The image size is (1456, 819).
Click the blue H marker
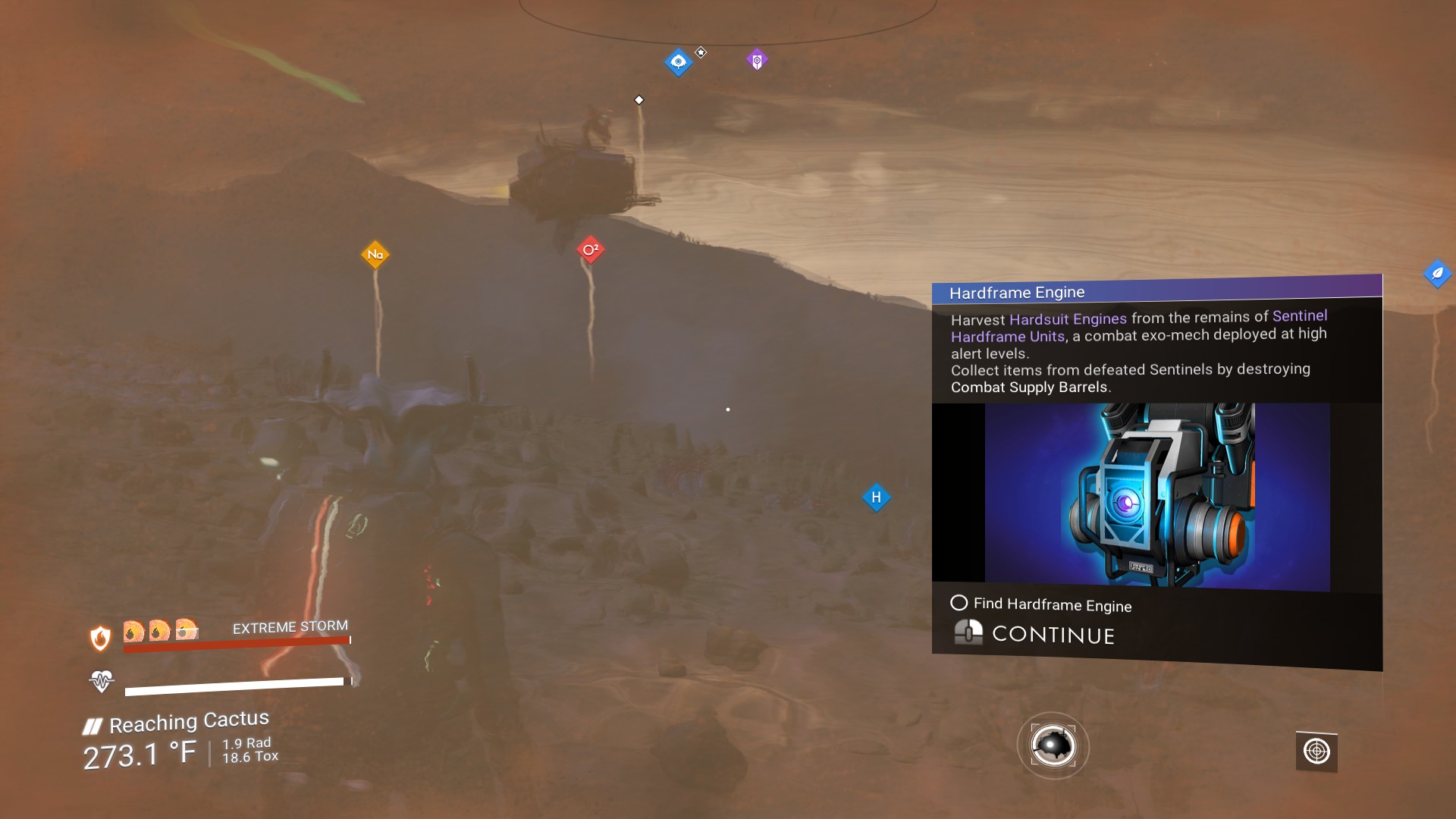[x=876, y=497]
